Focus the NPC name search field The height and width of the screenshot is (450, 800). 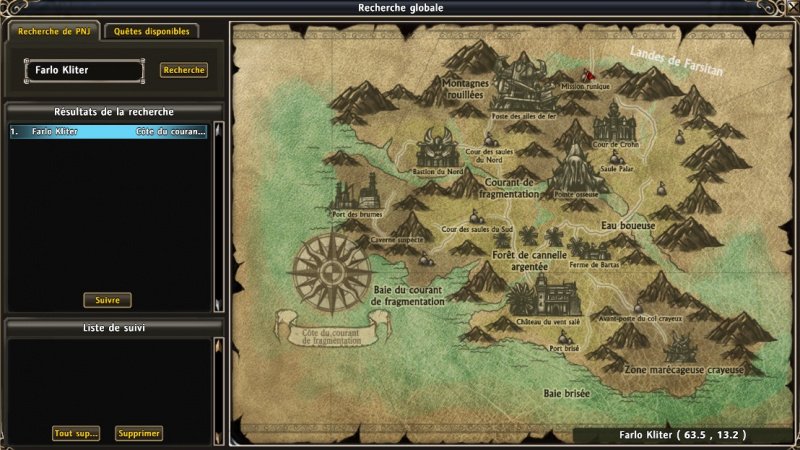tap(84, 71)
